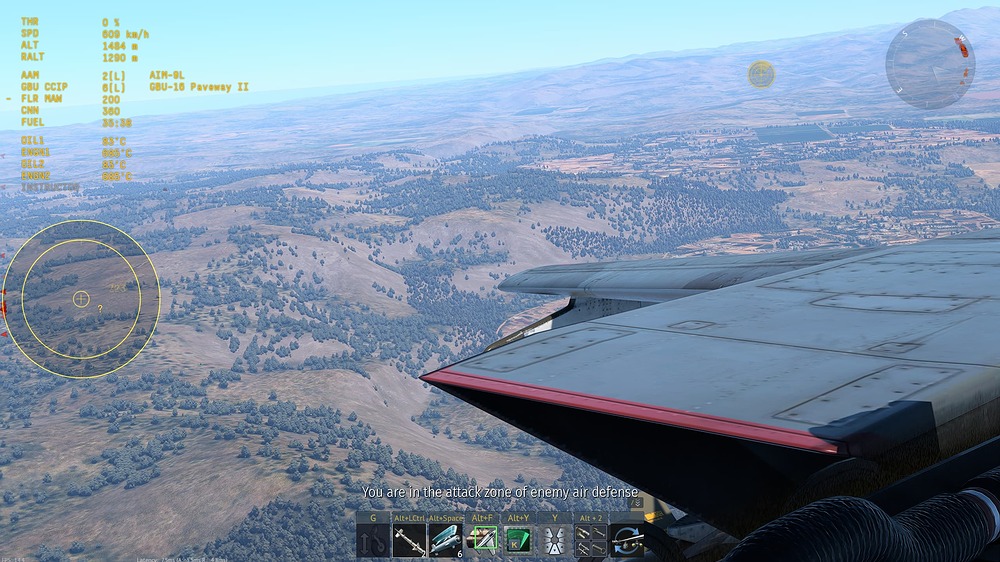Screen dimensions: 1000x562
Task: Select the air-to-air missile slot
Action: click(410, 541)
